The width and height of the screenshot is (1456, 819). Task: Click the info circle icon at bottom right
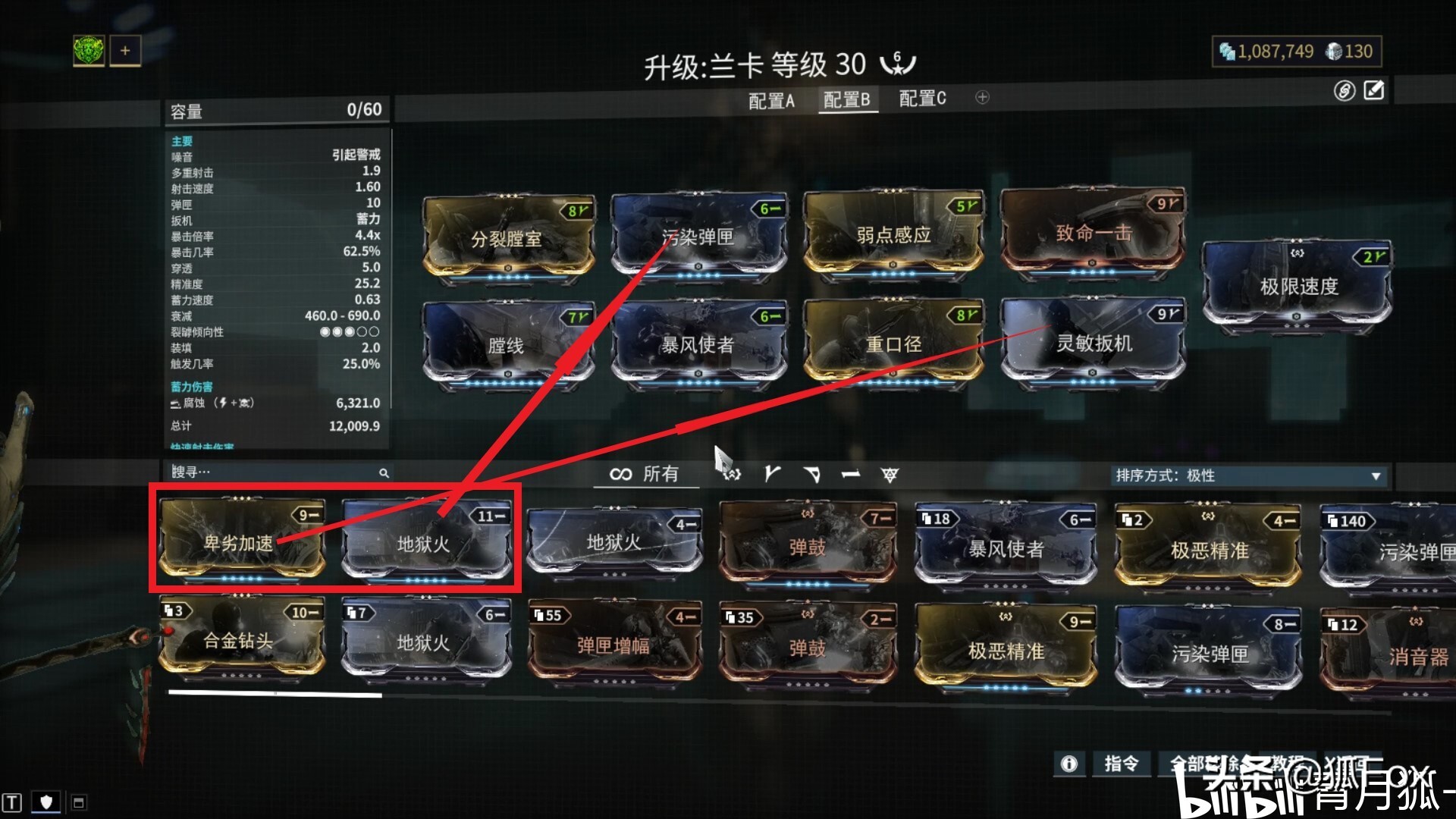click(1068, 765)
